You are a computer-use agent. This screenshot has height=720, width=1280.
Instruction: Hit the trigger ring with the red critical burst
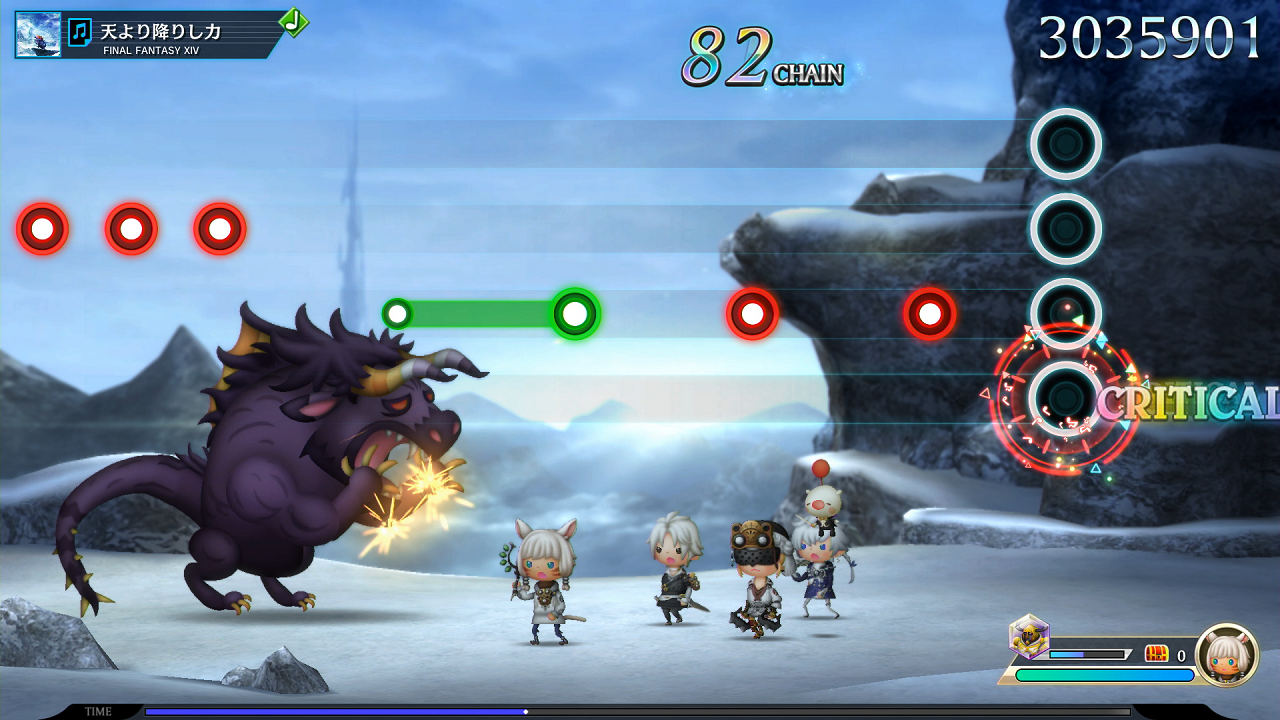(x=1065, y=398)
